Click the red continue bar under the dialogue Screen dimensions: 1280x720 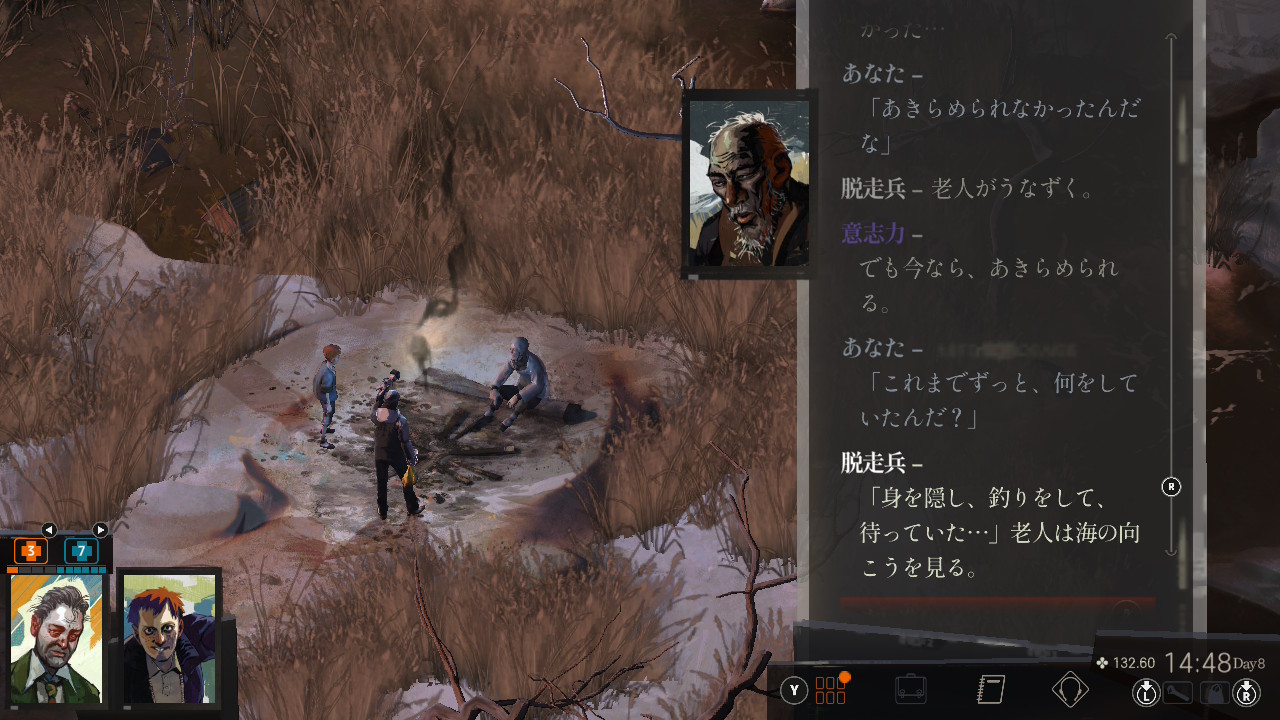[x=997, y=604]
